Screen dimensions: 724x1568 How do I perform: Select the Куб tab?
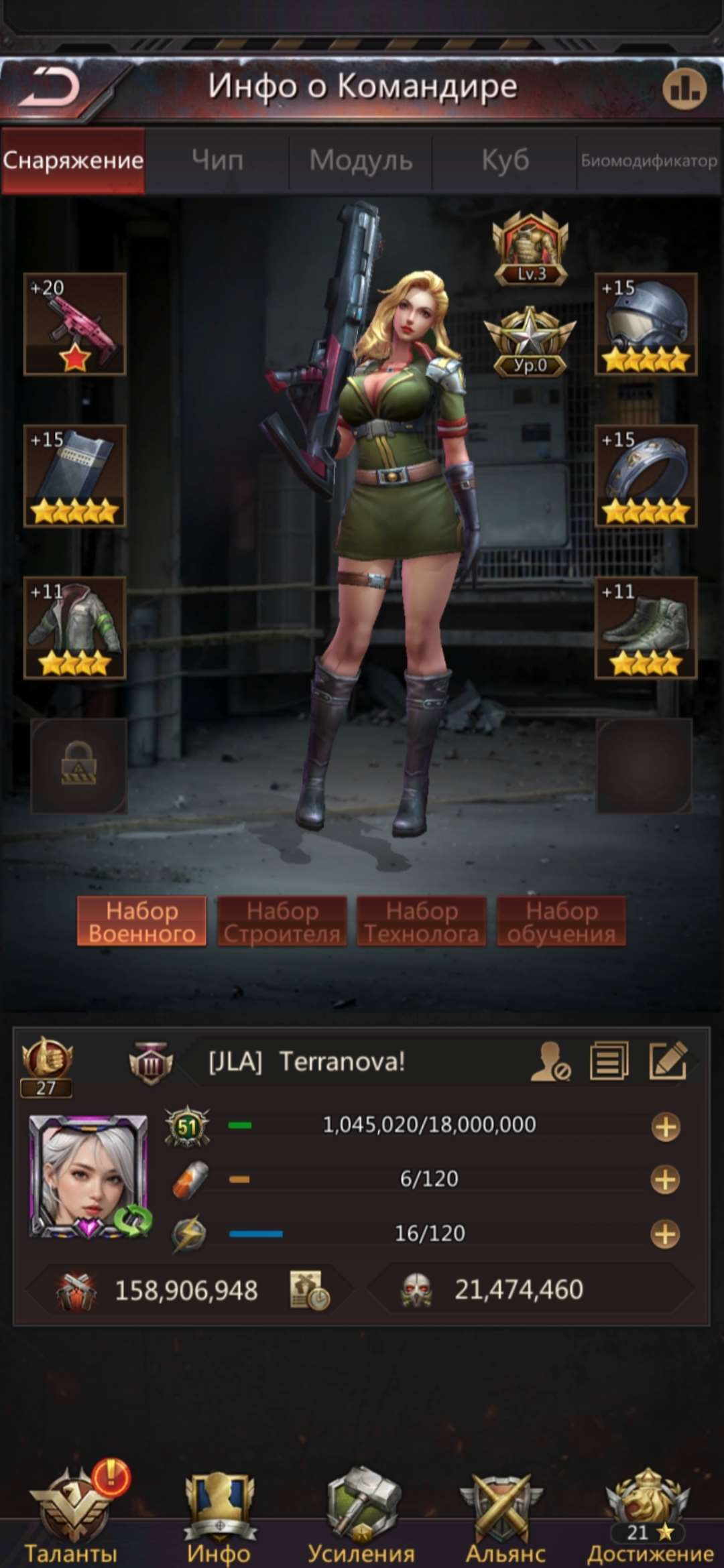click(x=505, y=161)
